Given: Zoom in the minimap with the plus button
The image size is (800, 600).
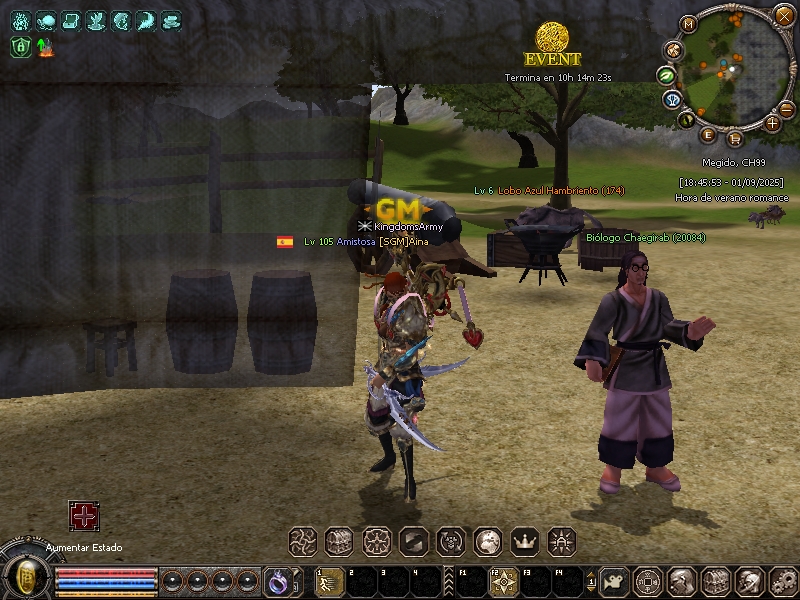Looking at the screenshot, I should click(x=773, y=123).
